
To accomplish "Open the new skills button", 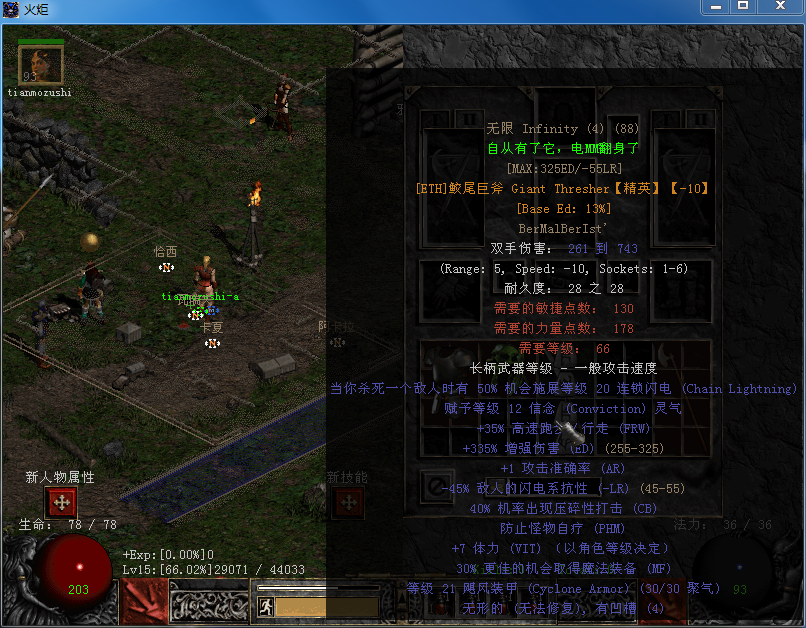I will point(347,502).
